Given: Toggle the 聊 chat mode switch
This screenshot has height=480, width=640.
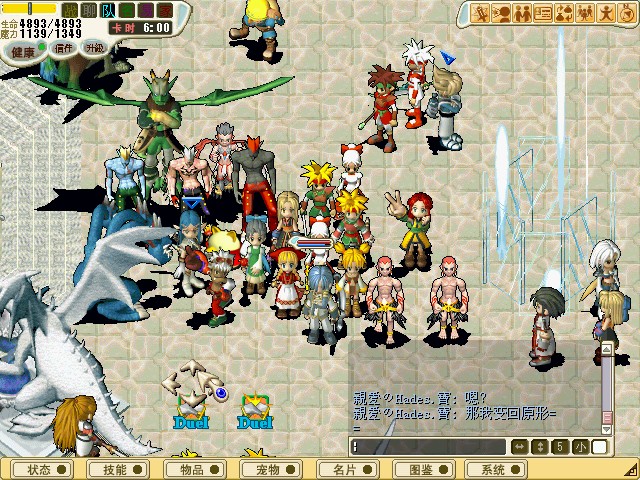Looking at the screenshot, I should click(x=89, y=10).
